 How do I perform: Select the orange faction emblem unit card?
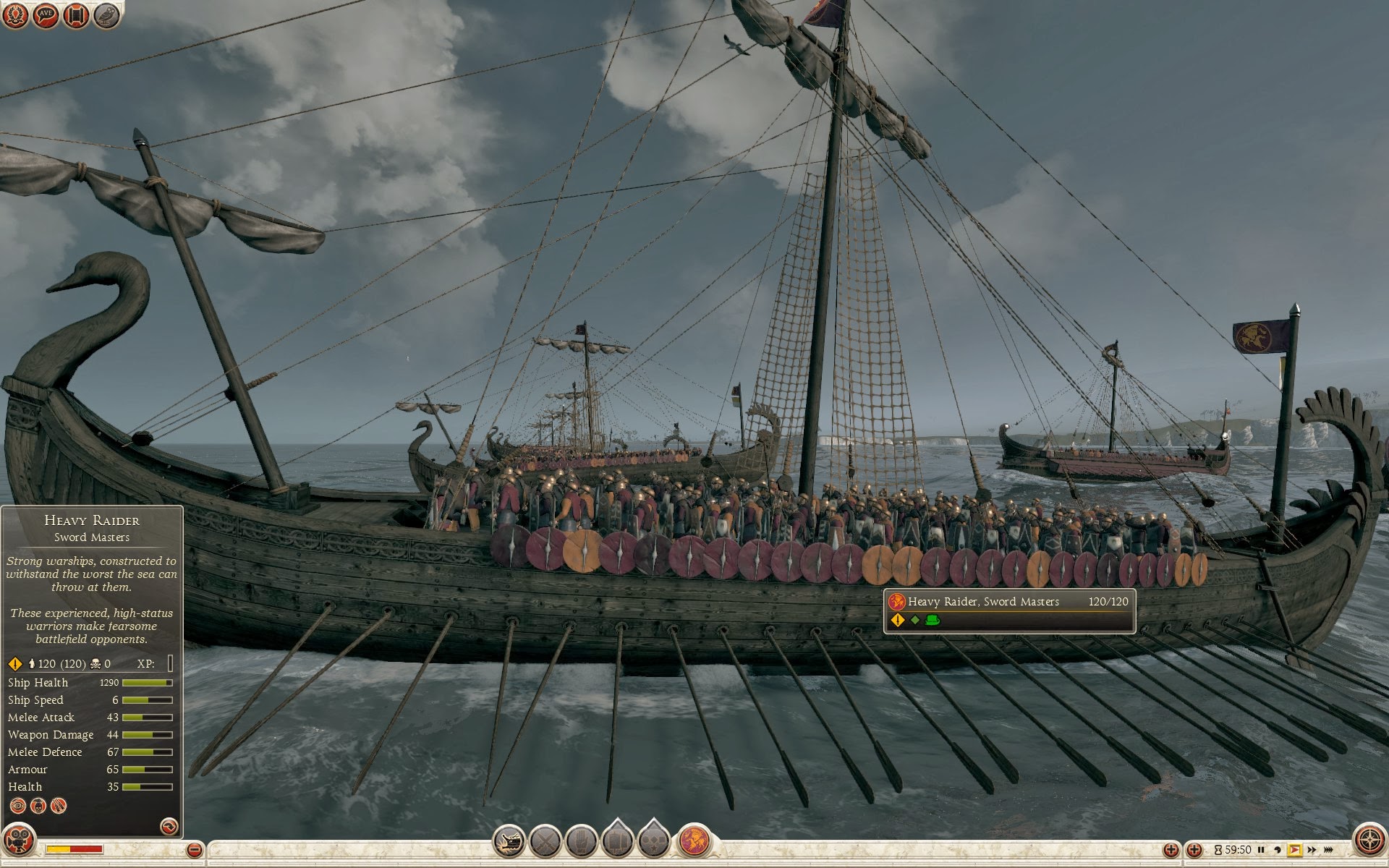(694, 841)
